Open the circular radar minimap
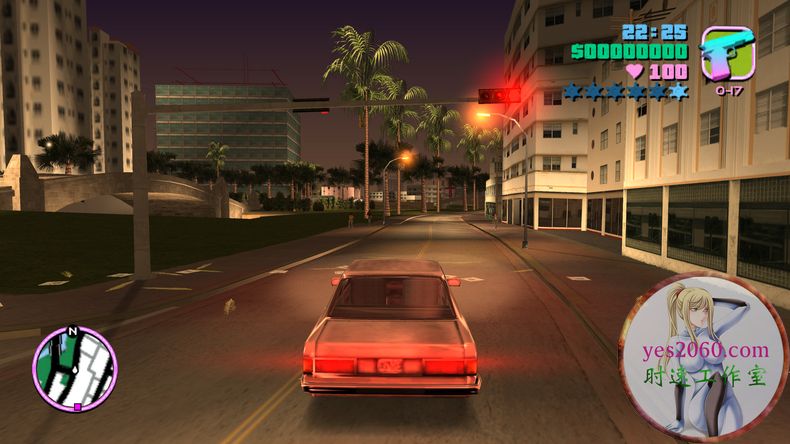 click(75, 368)
